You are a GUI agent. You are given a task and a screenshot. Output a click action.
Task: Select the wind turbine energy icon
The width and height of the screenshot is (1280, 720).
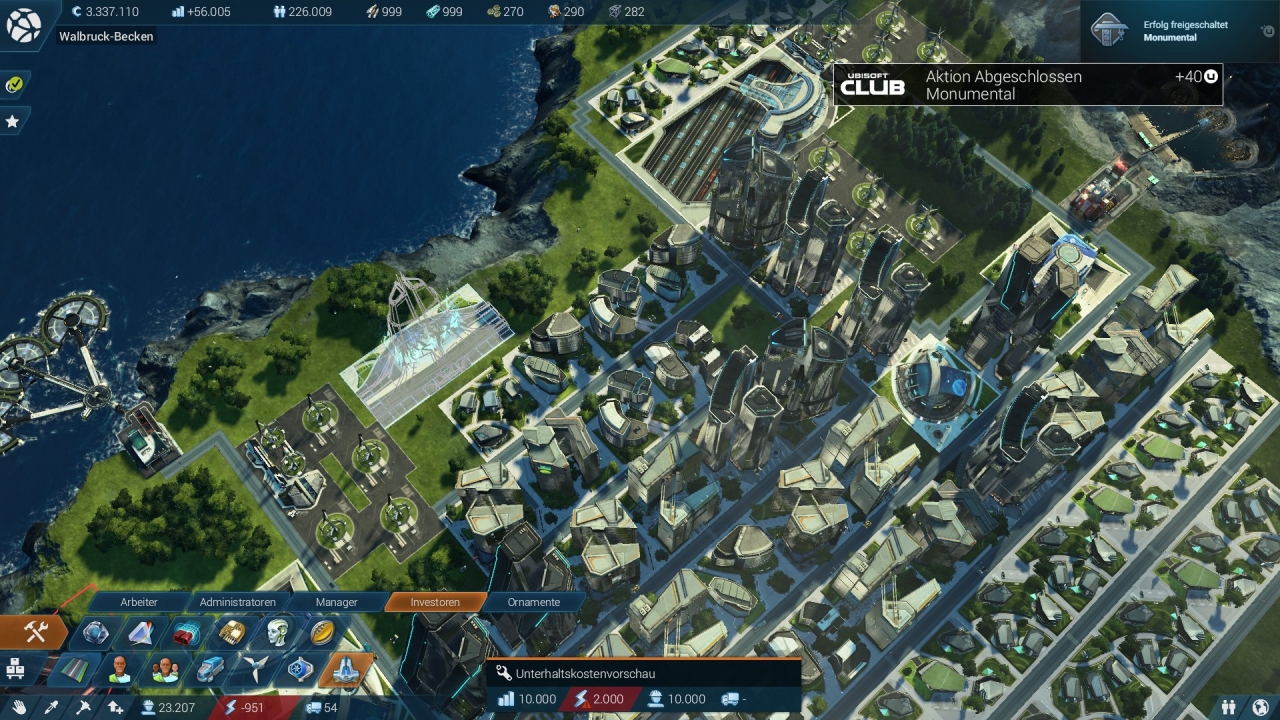tap(255, 669)
